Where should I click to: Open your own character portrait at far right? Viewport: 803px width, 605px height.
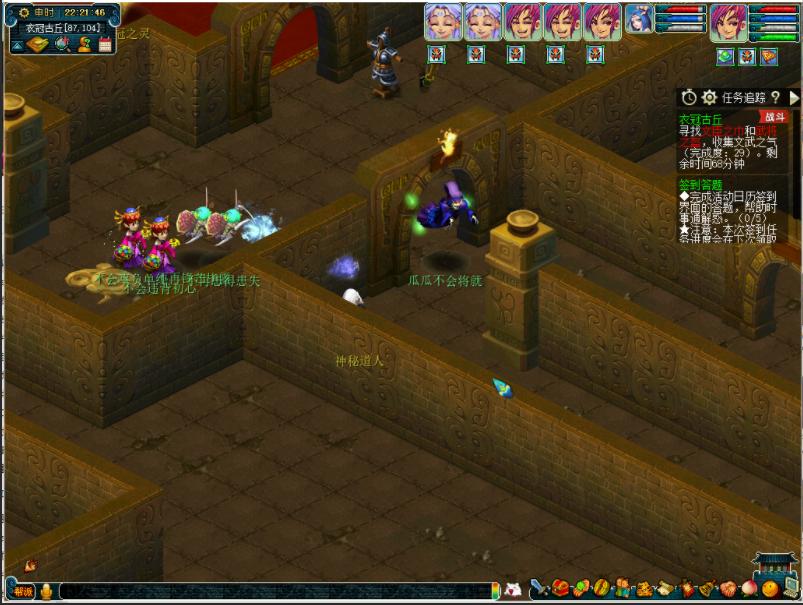[729, 22]
